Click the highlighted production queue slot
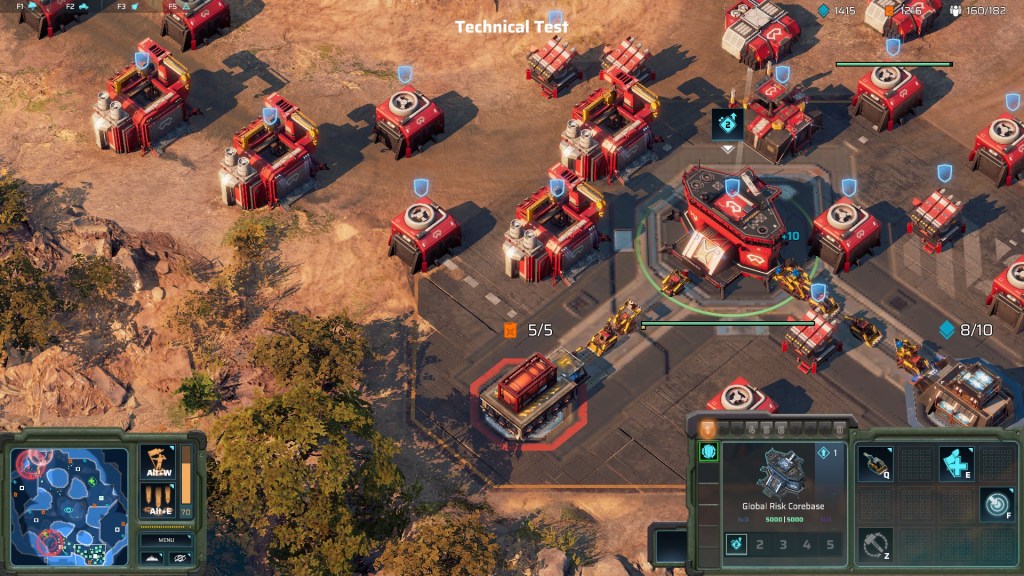The width and height of the screenshot is (1024, 576). [735, 545]
